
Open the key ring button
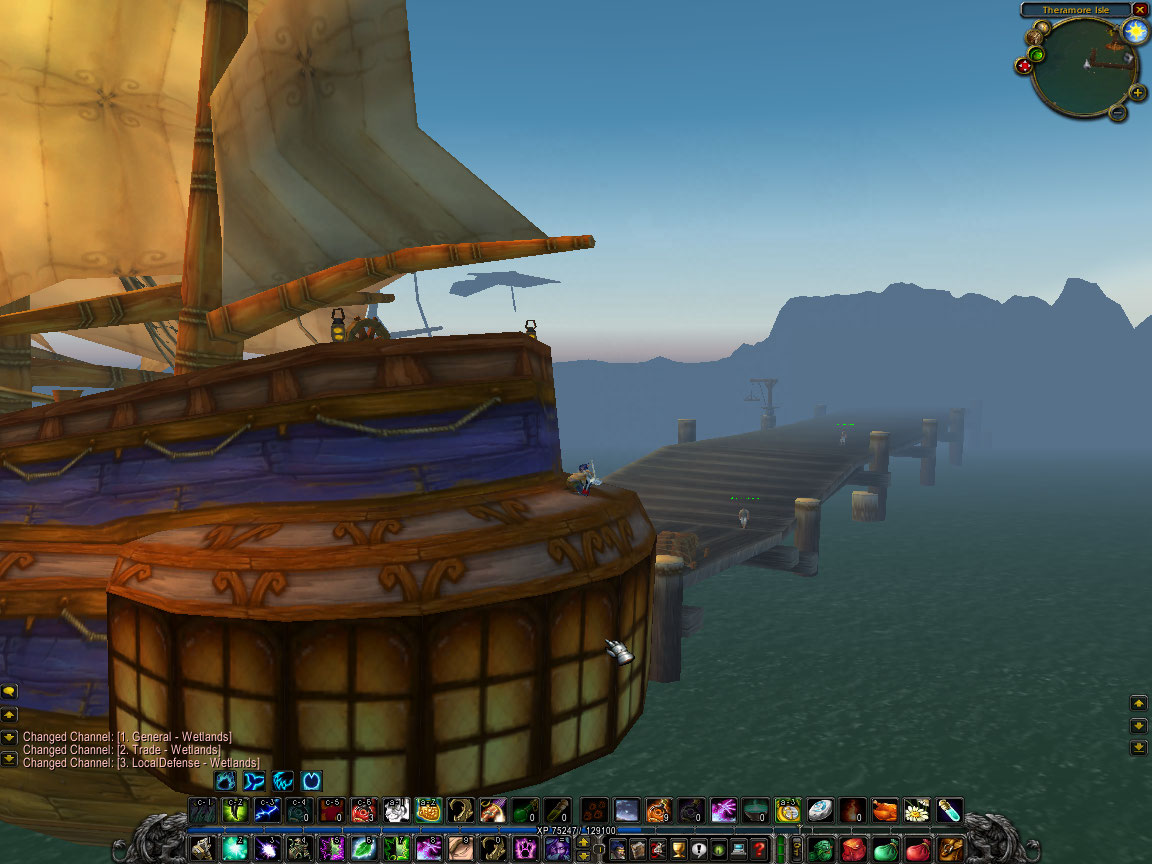pos(797,849)
